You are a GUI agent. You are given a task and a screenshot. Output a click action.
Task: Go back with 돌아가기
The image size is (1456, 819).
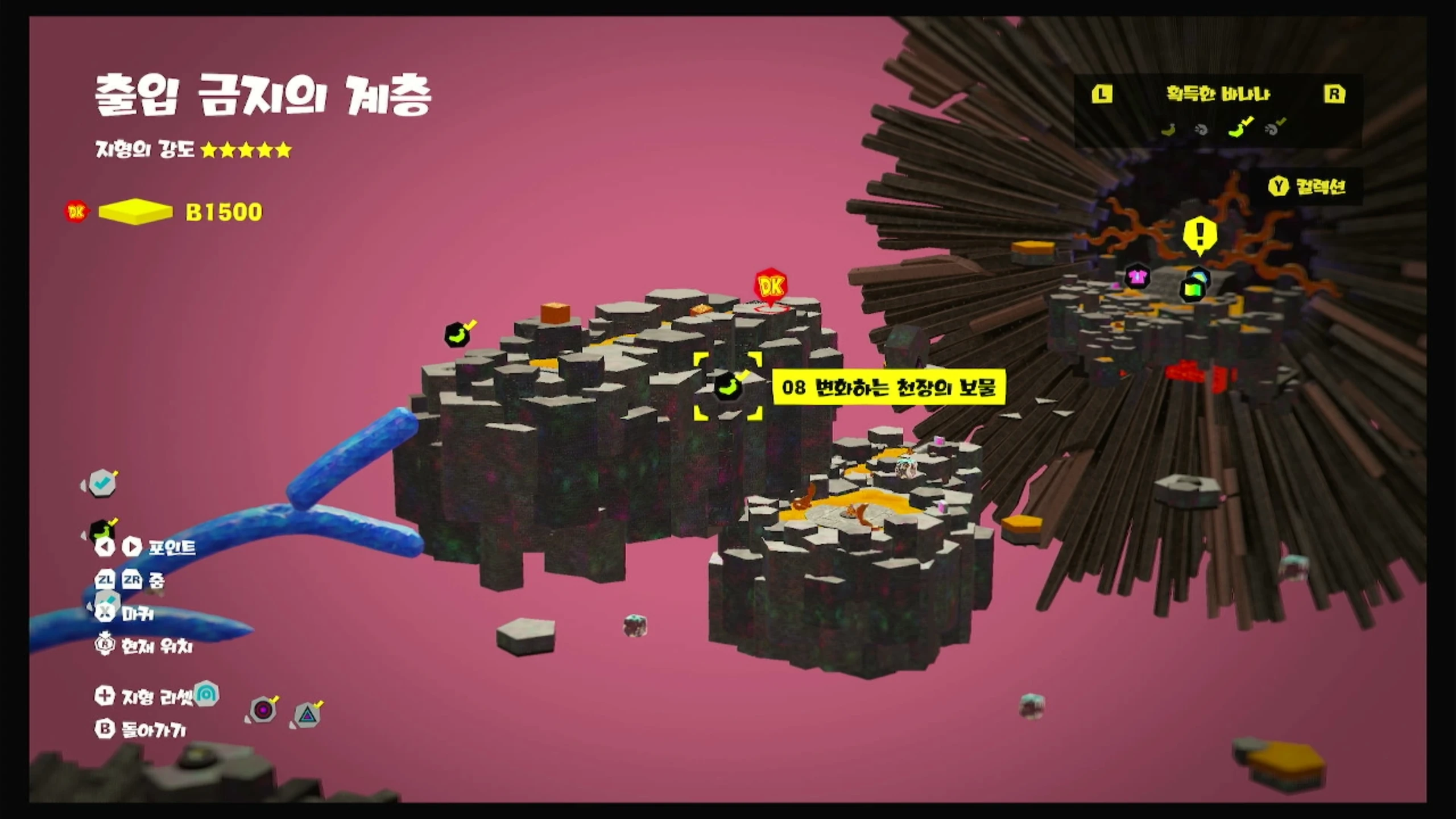click(140, 730)
